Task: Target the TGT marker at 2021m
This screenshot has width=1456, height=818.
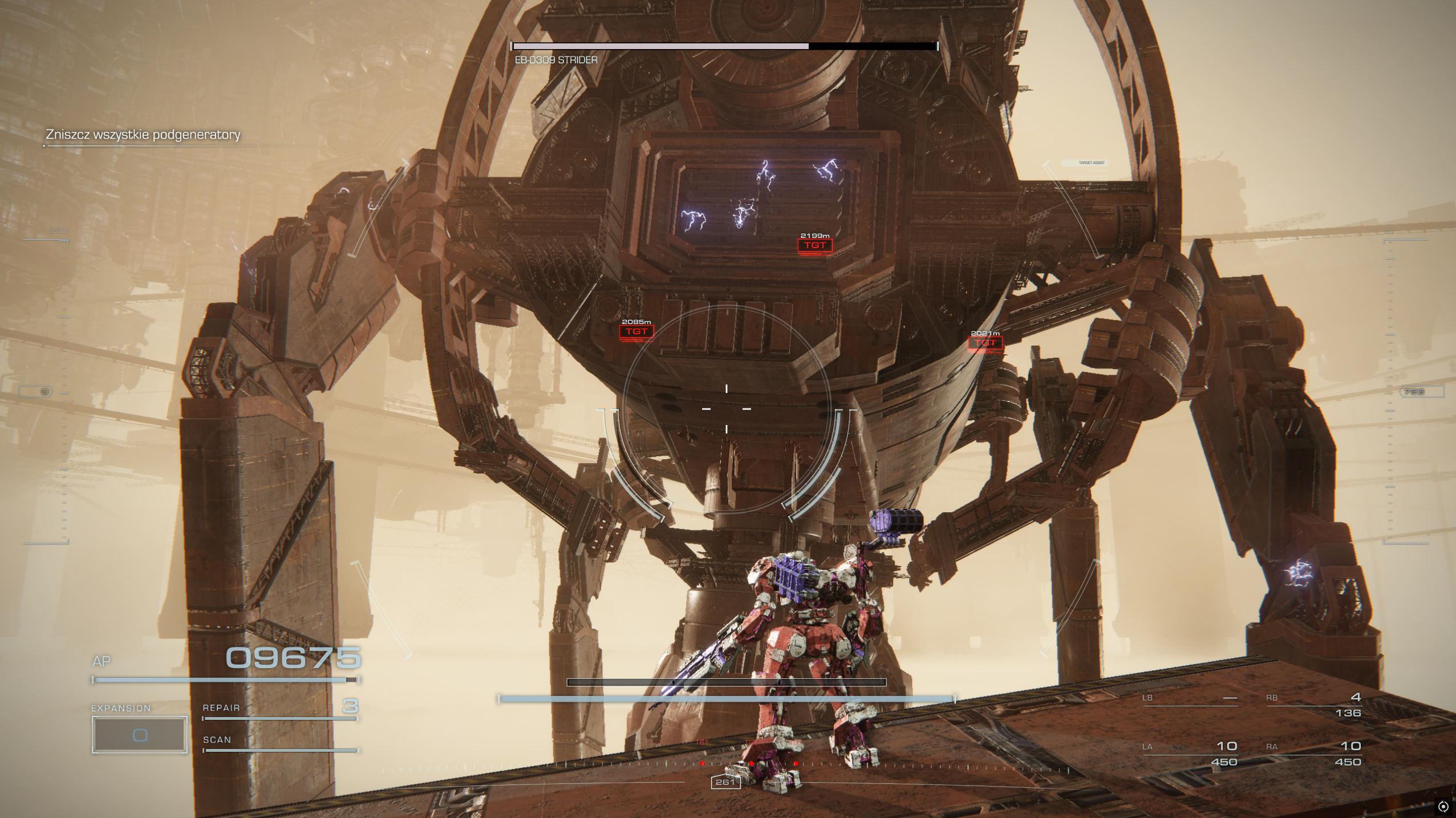Action: point(985,343)
